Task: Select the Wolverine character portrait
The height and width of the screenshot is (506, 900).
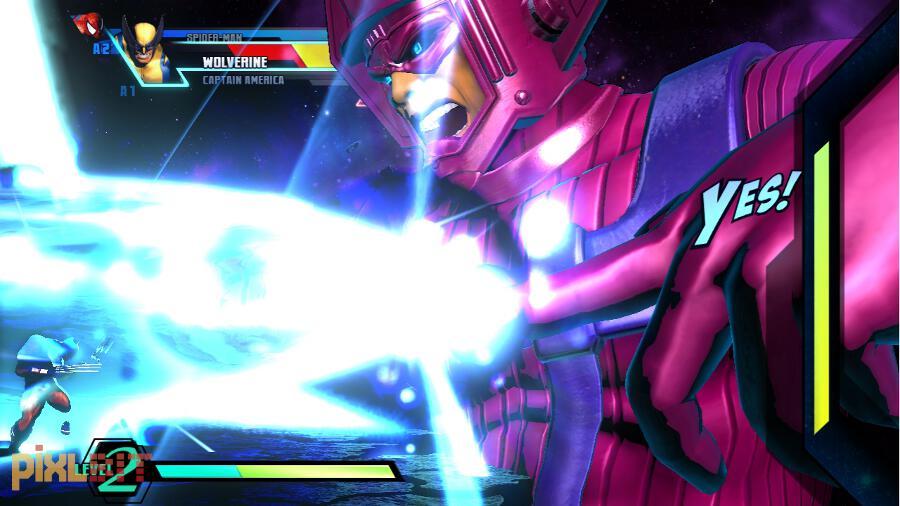Action: (x=146, y=50)
